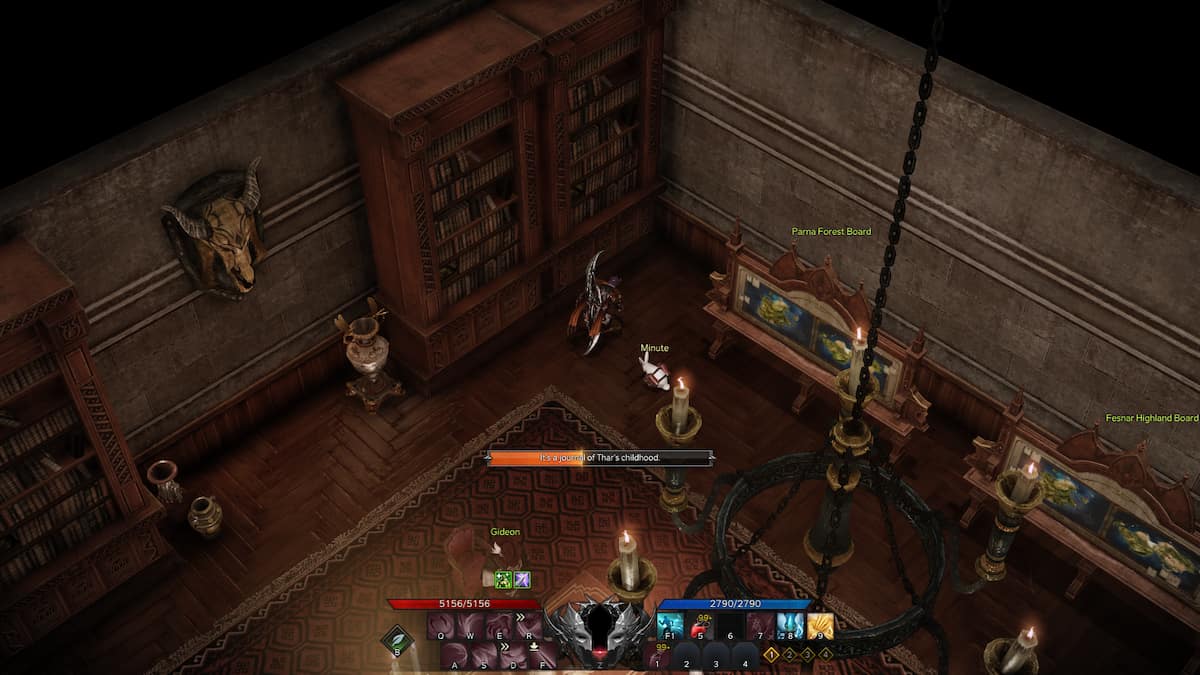Viewport: 1200px width, 675px height.
Task: Click the green leaf icon
Action: 397,640
